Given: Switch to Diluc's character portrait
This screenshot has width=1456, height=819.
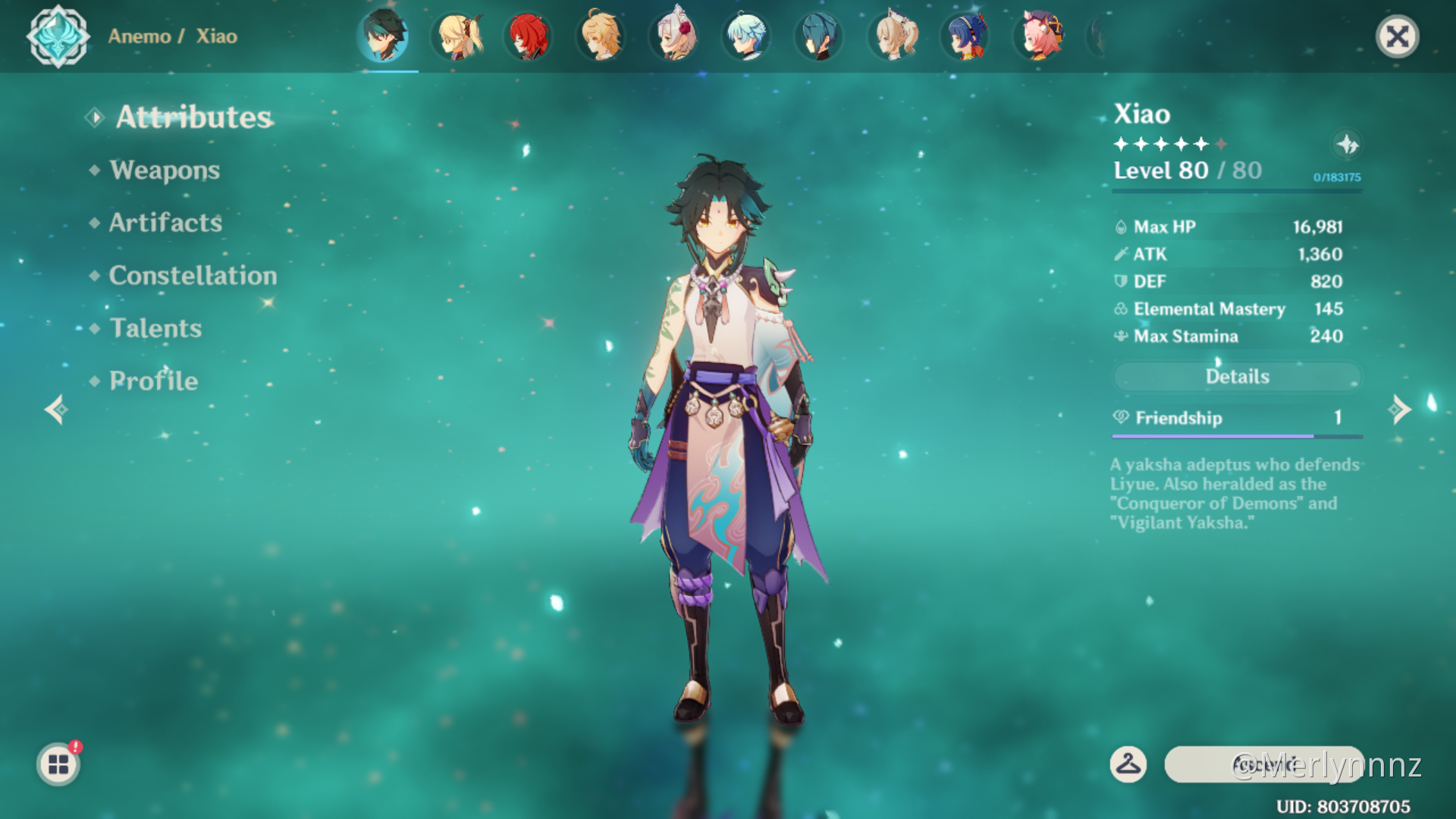Looking at the screenshot, I should [x=529, y=36].
